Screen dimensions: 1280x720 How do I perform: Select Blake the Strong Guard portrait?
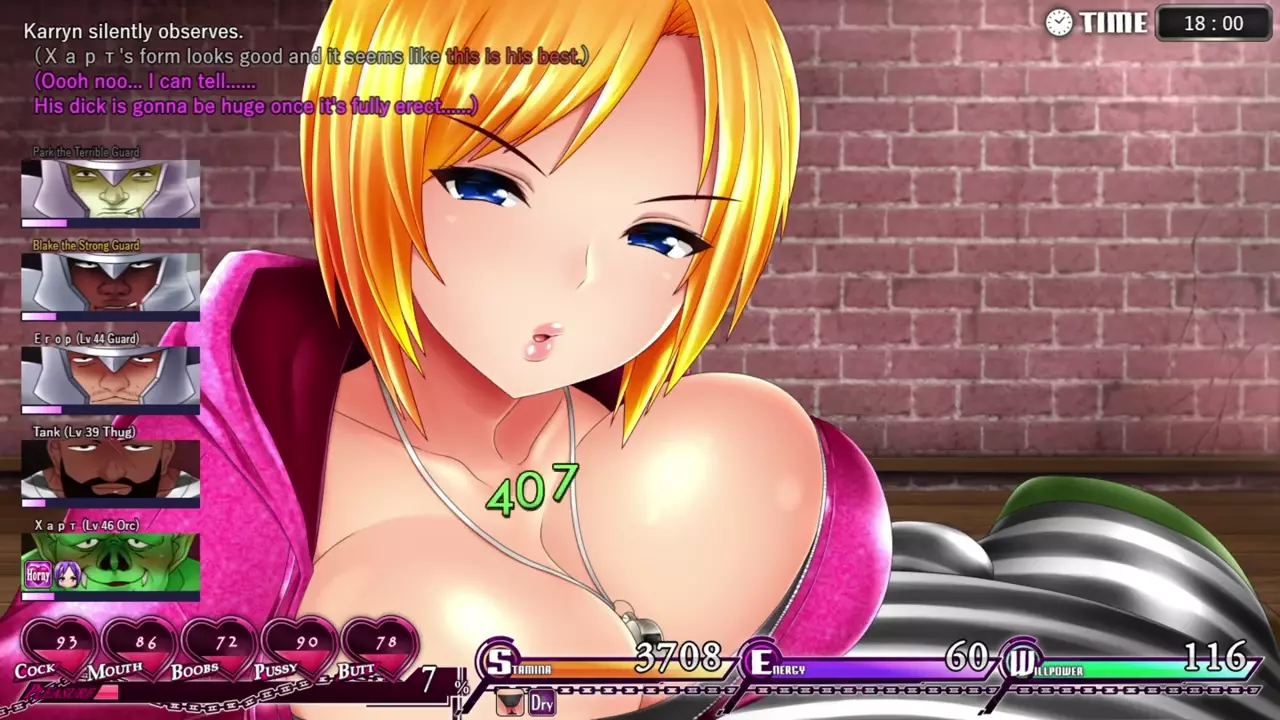pos(110,282)
